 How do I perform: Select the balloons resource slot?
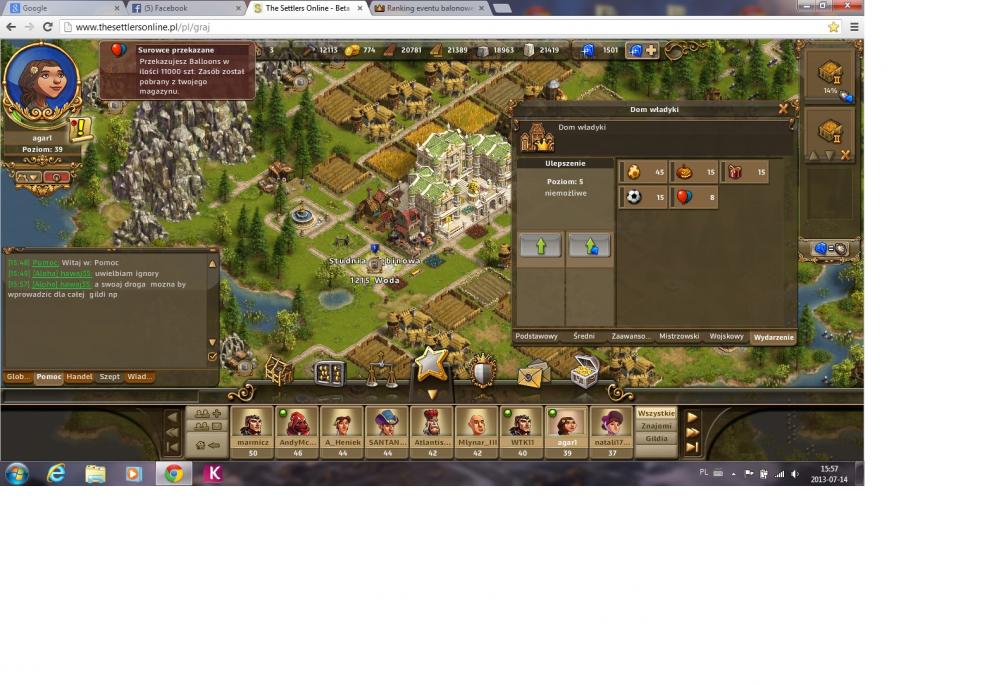tap(696, 197)
